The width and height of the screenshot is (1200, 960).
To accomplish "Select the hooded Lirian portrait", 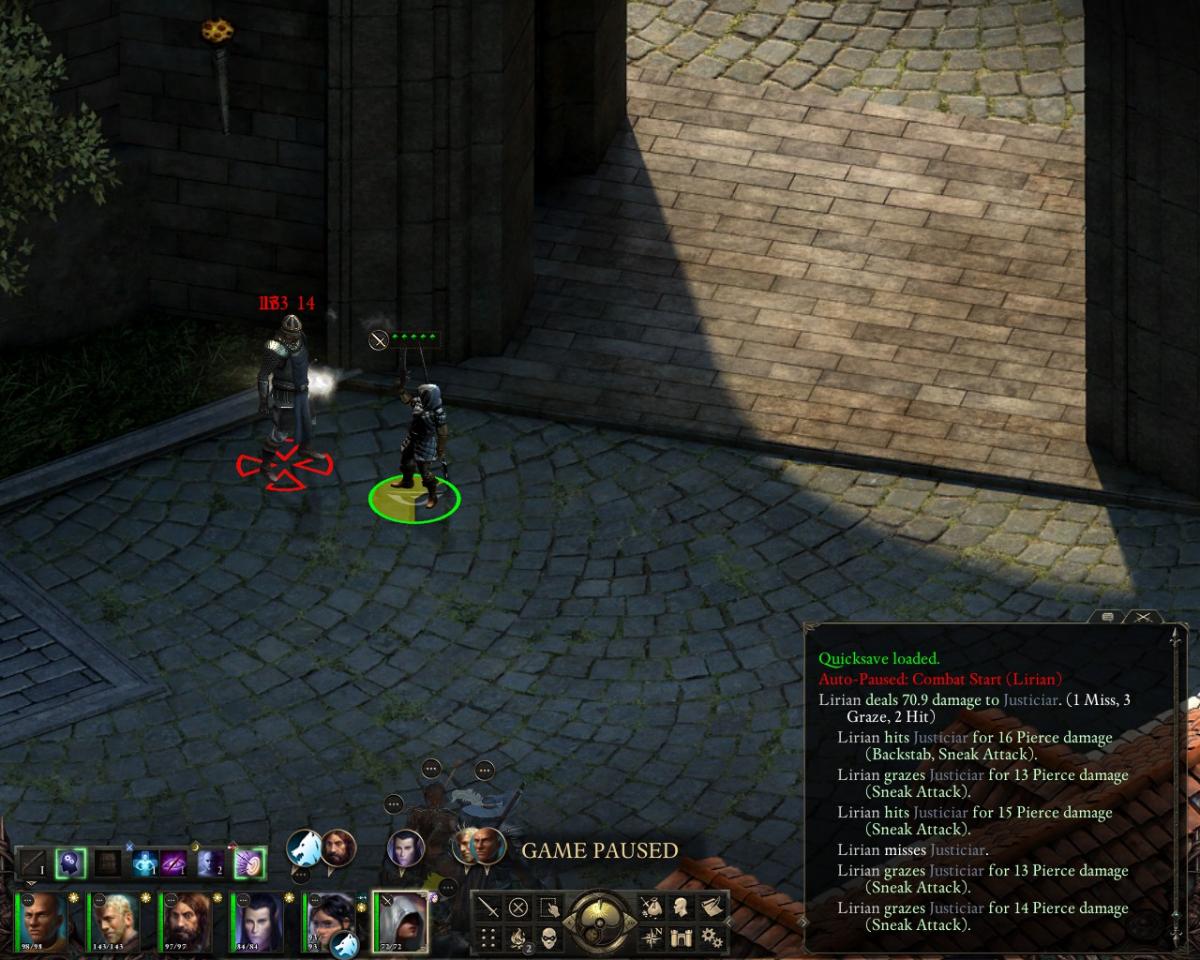I will click(400, 920).
